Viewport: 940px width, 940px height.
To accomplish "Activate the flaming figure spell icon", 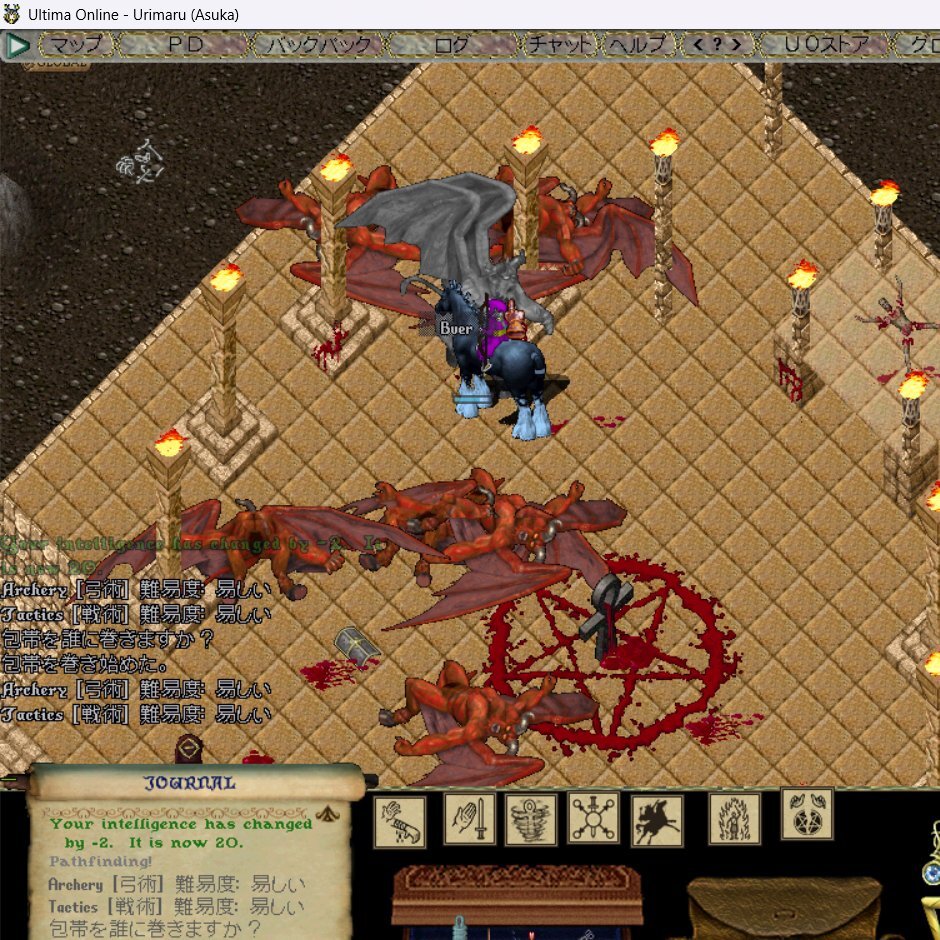I will click(734, 819).
